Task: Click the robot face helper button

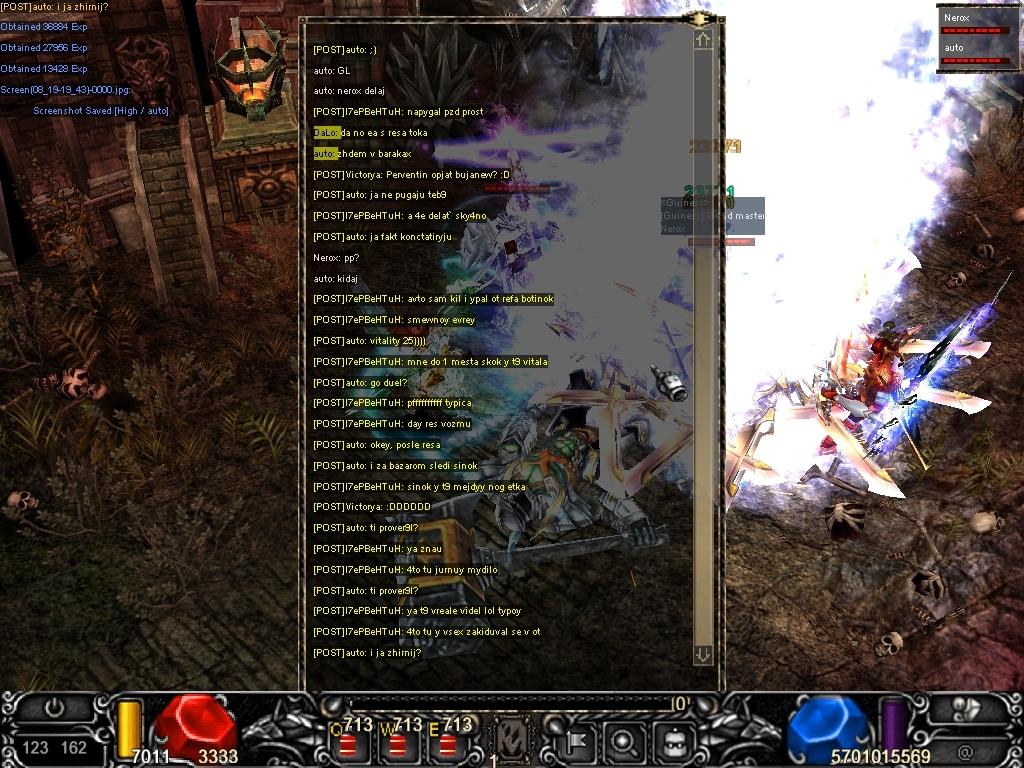Action: pyautogui.click(x=671, y=741)
